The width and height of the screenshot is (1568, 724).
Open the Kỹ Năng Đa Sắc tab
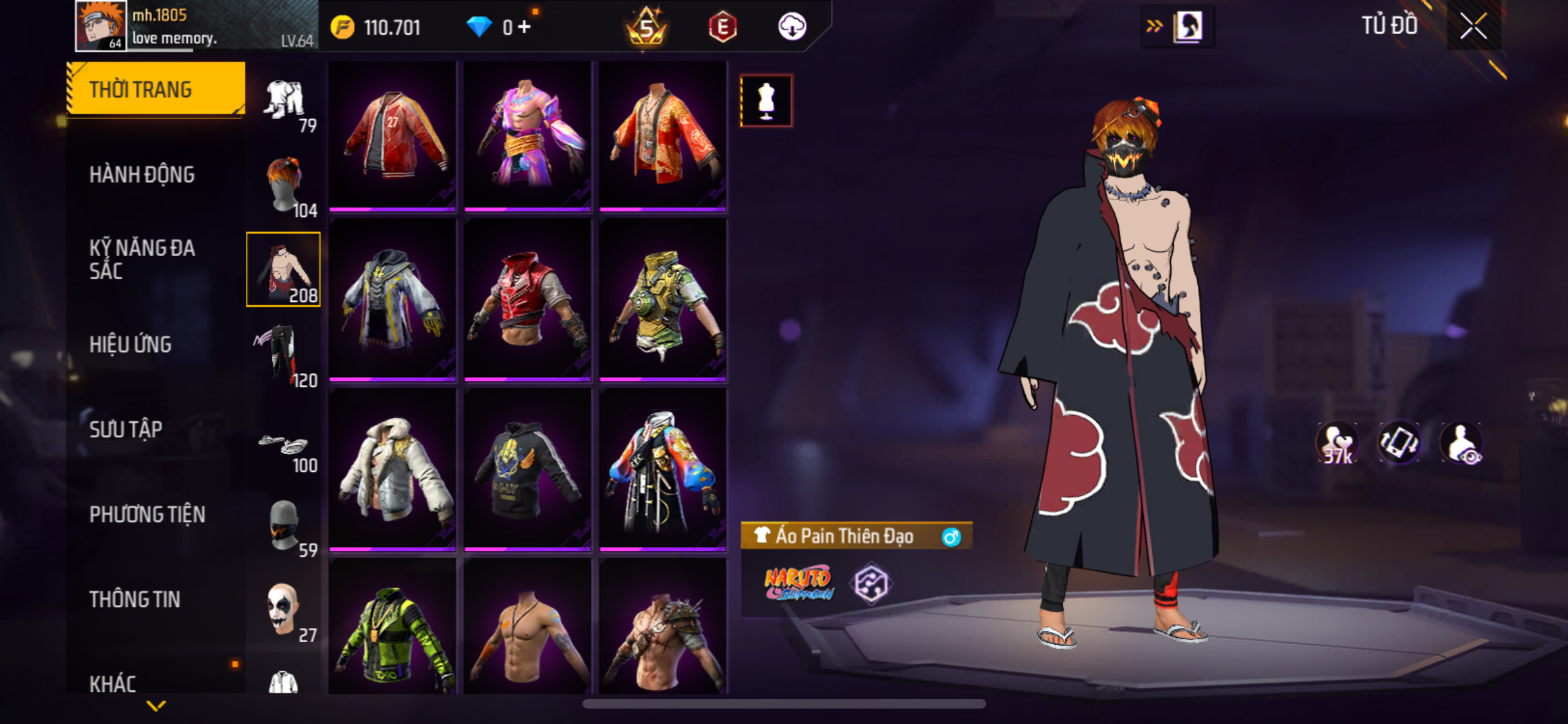pos(142,259)
